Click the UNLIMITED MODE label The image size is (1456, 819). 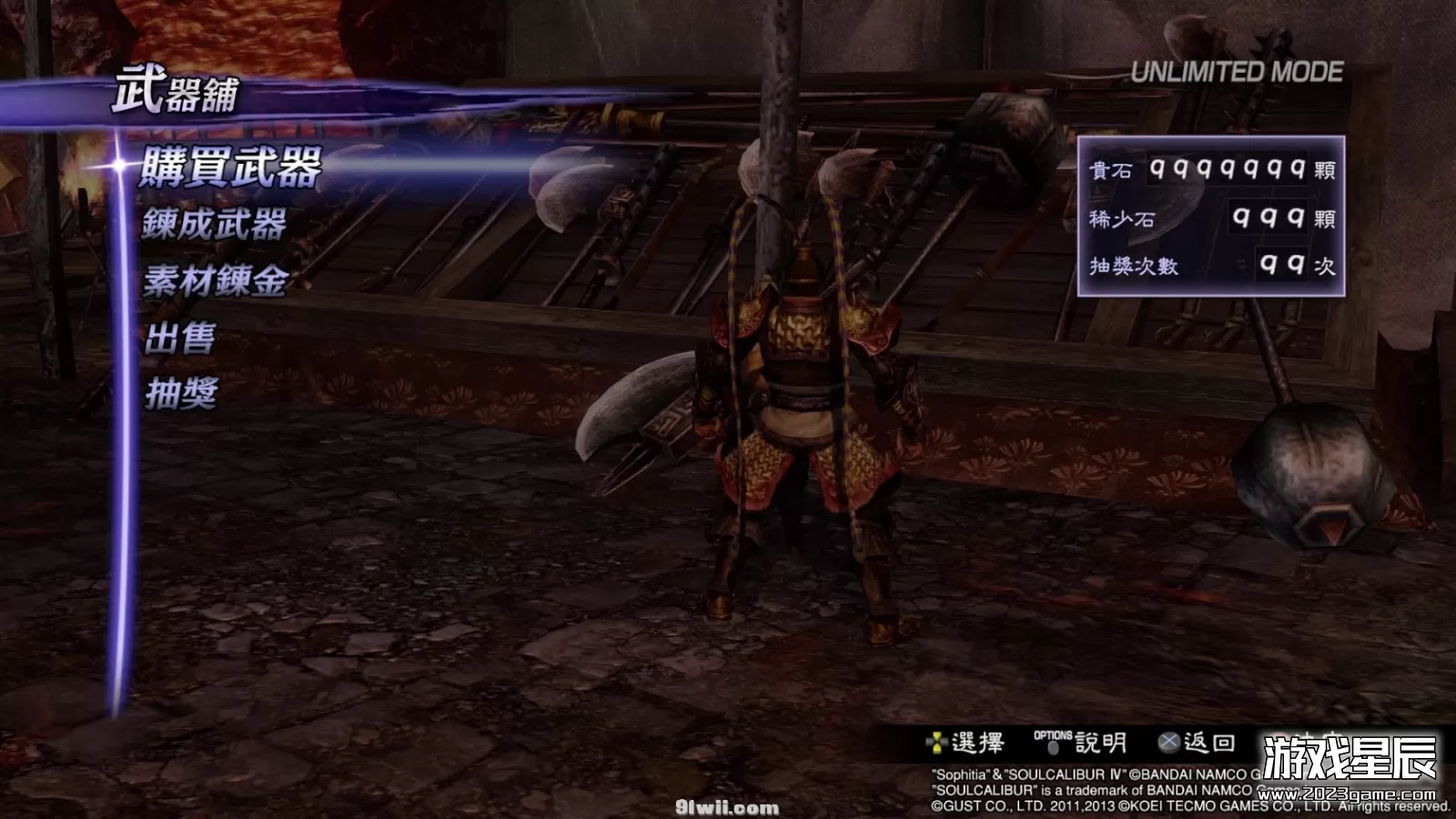point(1236,67)
